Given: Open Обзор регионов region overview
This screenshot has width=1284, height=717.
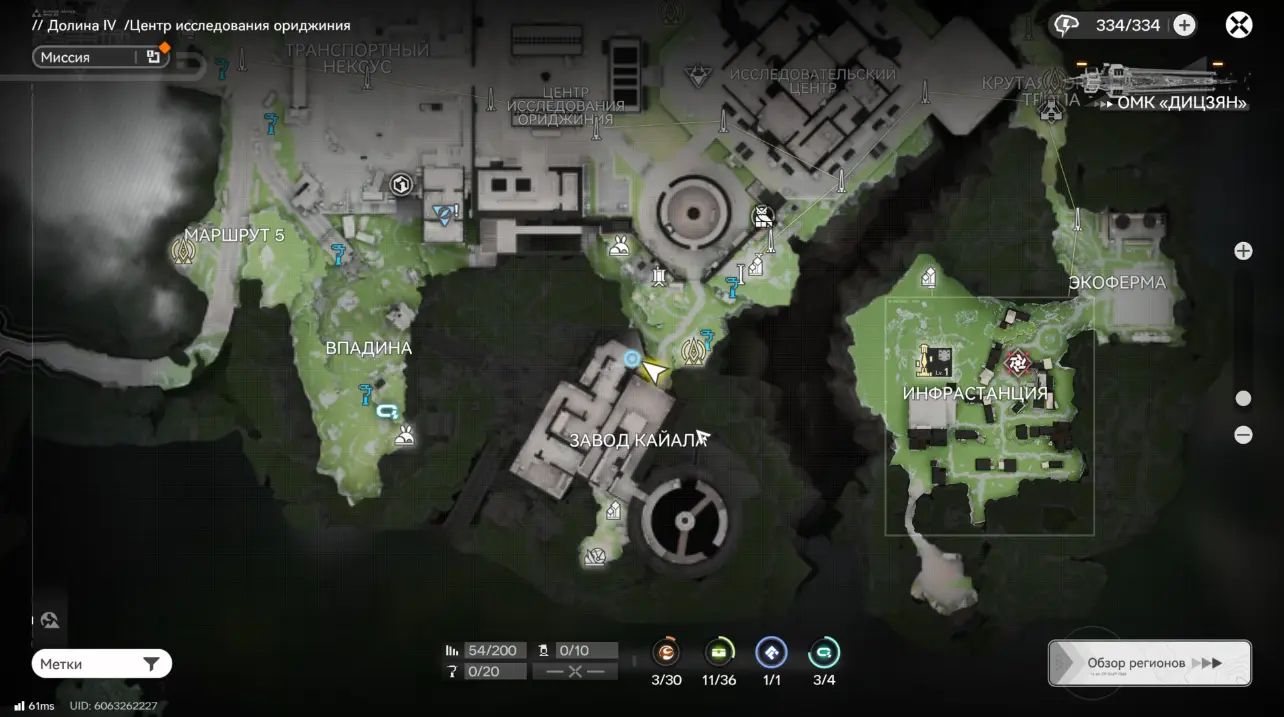Looking at the screenshot, I should 1149,663.
